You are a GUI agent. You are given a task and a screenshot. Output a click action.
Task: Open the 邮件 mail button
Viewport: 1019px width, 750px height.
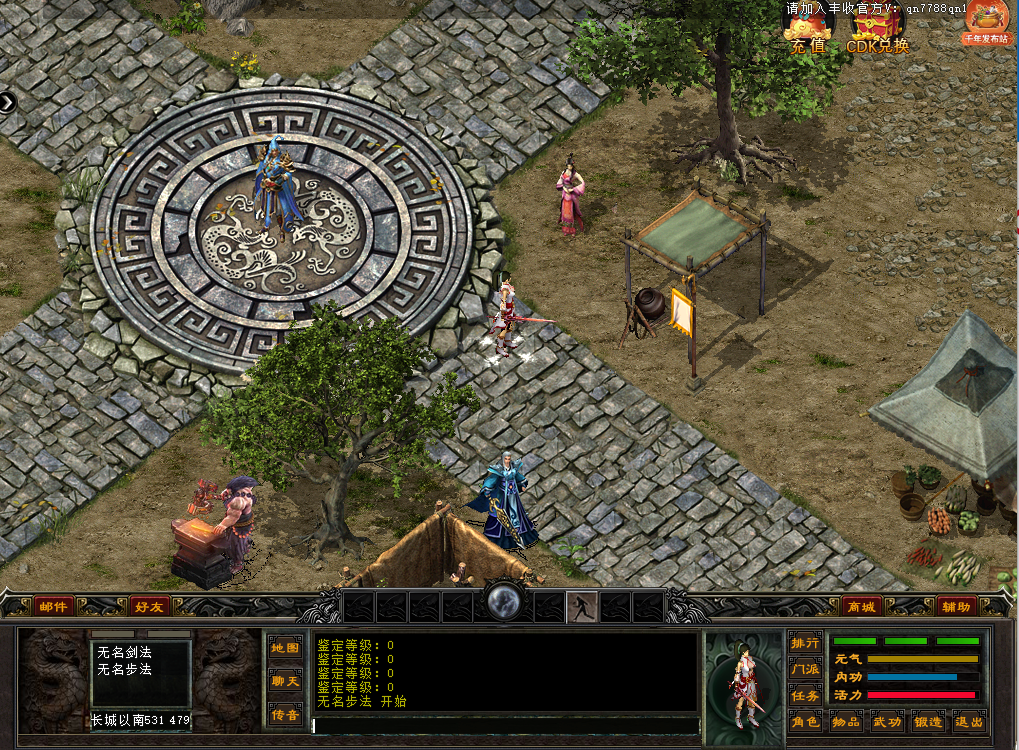point(53,606)
